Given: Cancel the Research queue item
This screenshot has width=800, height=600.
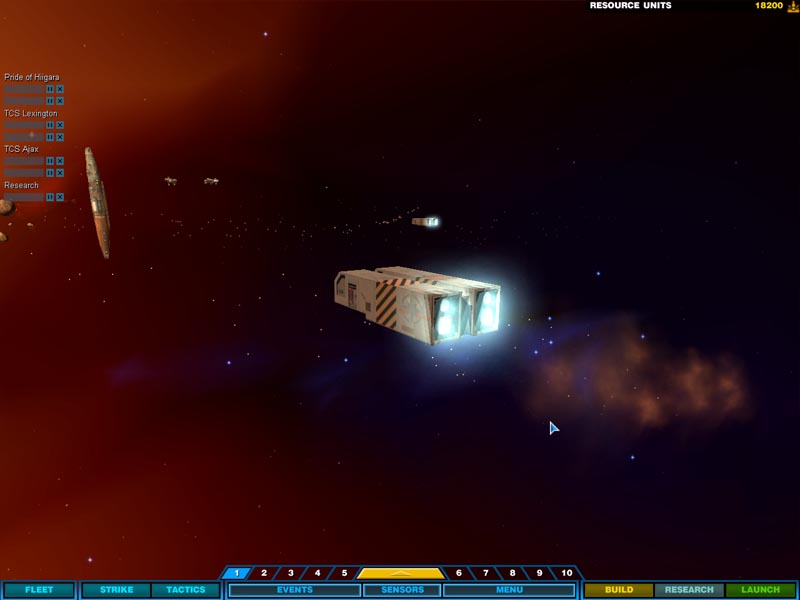Looking at the screenshot, I should [x=60, y=197].
